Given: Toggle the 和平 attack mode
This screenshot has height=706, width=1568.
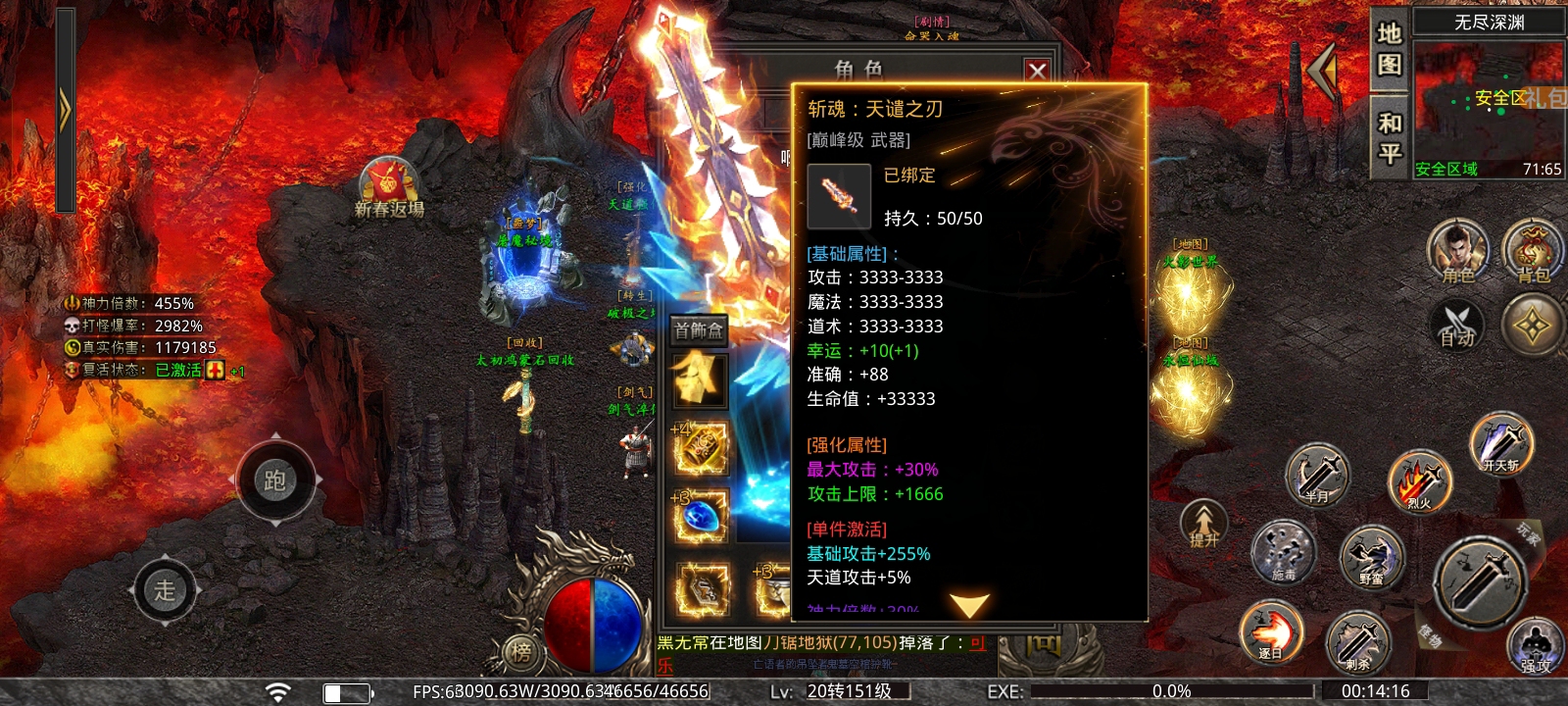Looking at the screenshot, I should pyautogui.click(x=1390, y=137).
